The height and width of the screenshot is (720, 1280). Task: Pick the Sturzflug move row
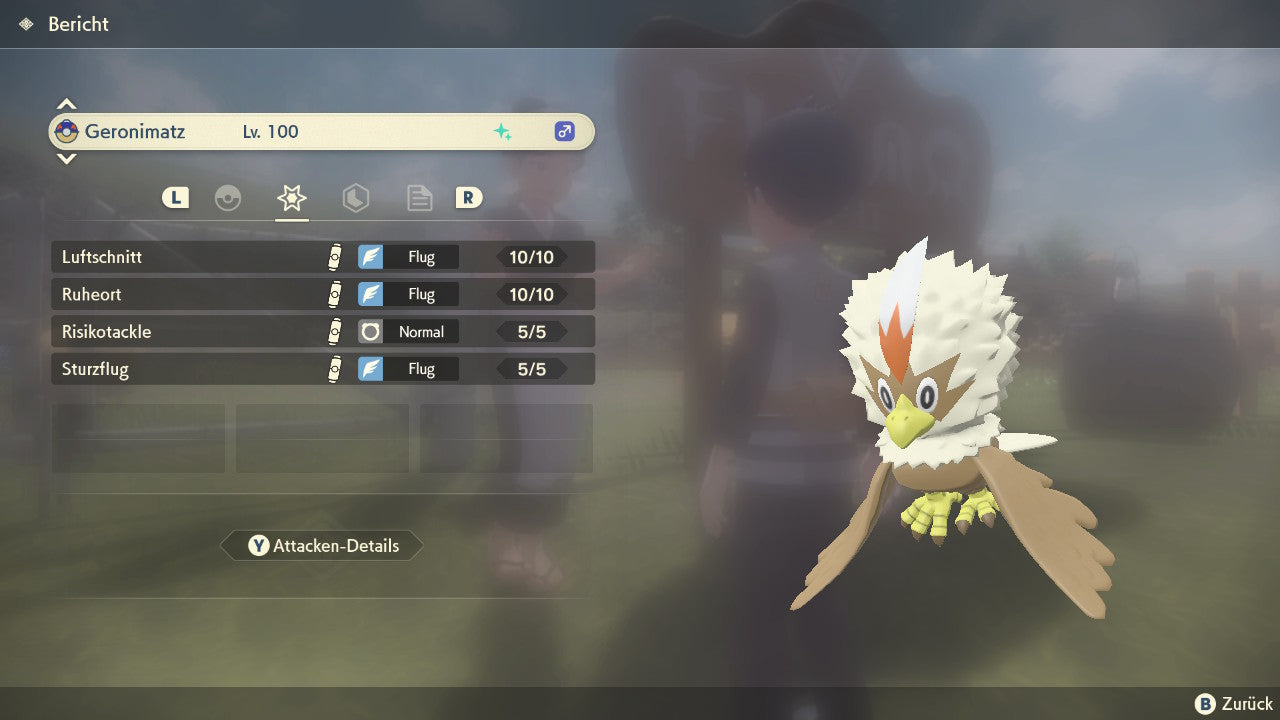322,369
